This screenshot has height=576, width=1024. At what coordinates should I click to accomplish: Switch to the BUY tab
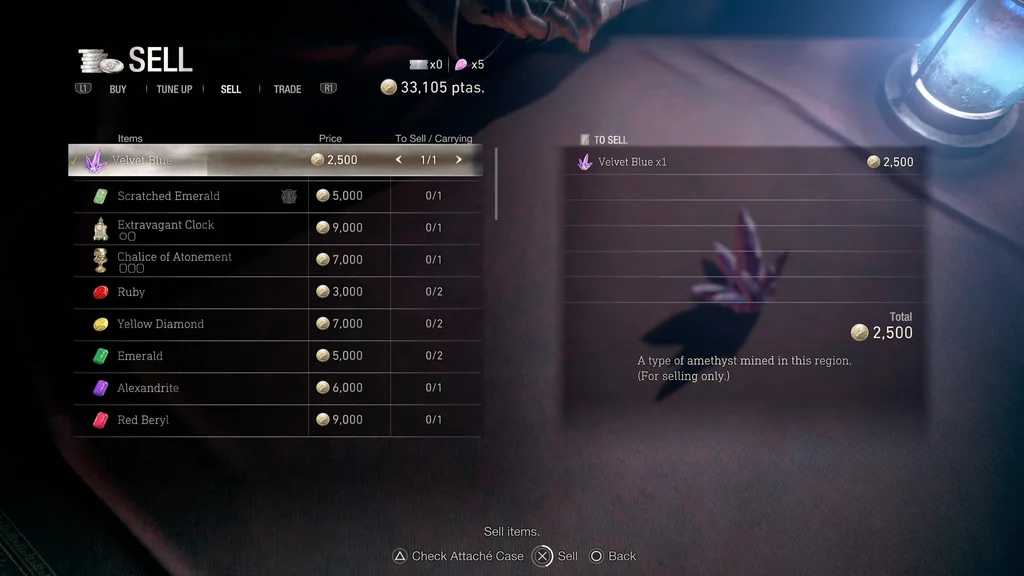click(x=118, y=89)
